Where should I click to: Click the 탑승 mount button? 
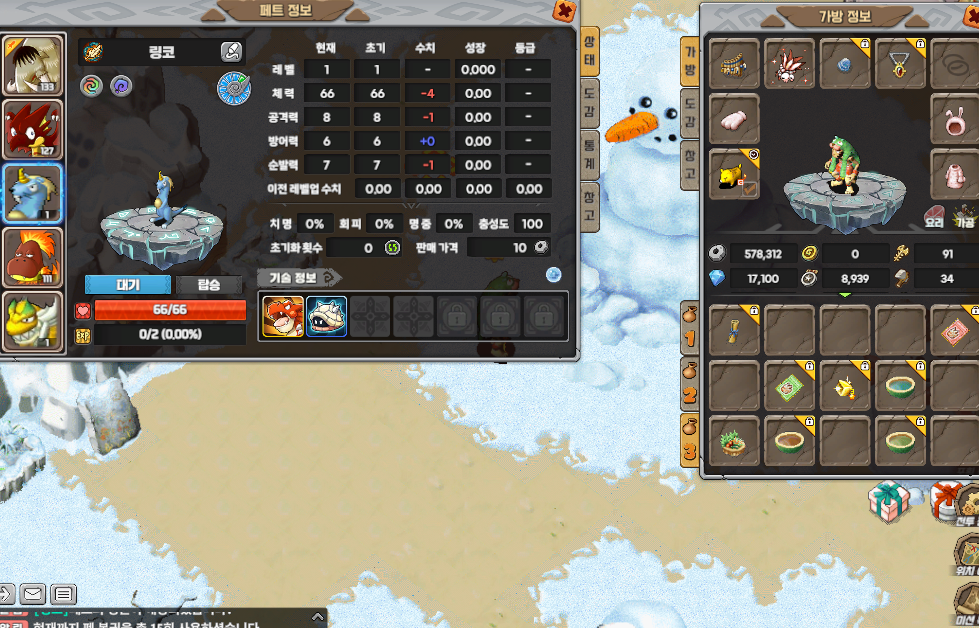click(x=209, y=285)
